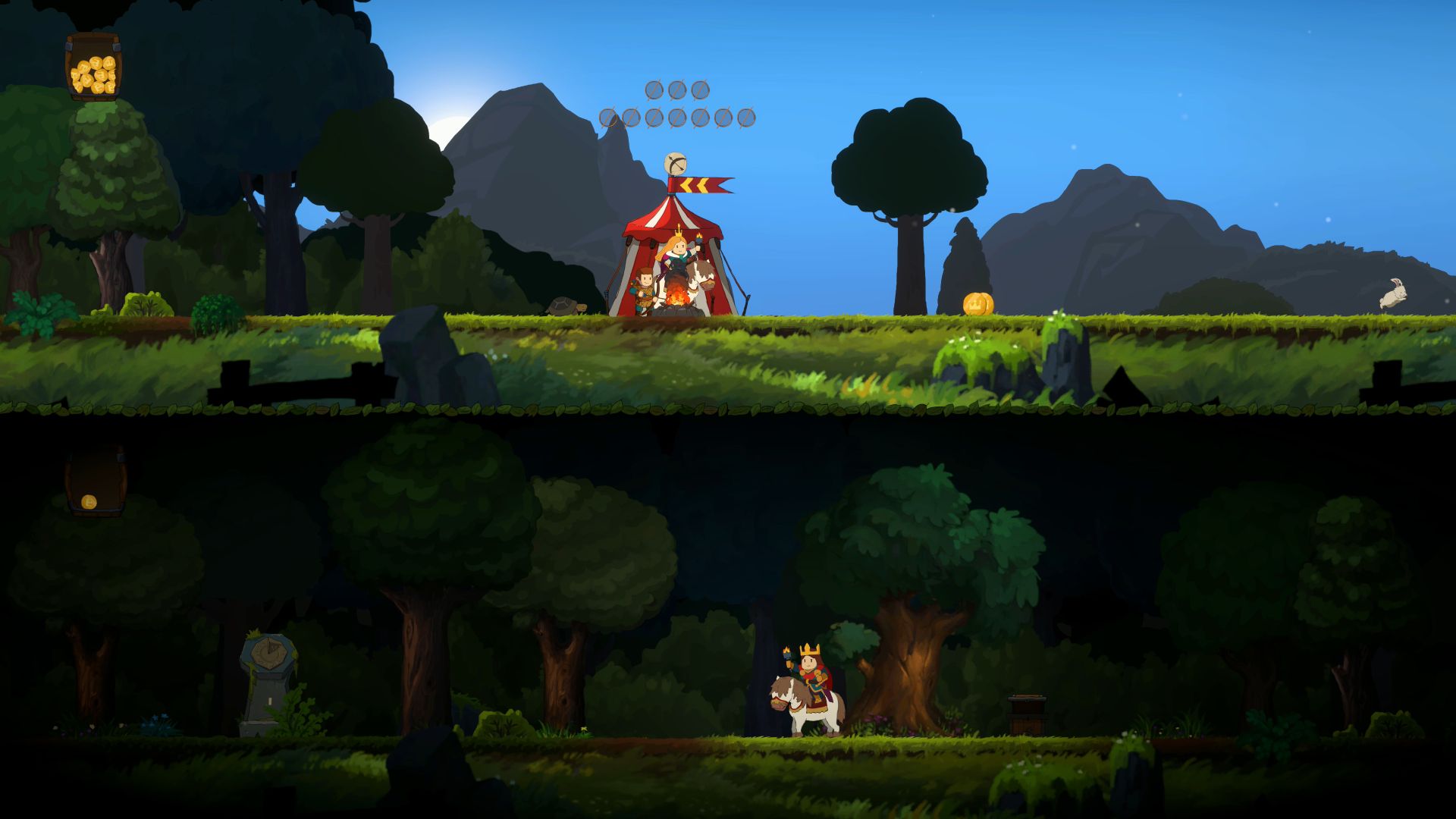This screenshot has width=1456, height=819.
Task: Click the bell atop the tent pole
Action: click(675, 163)
